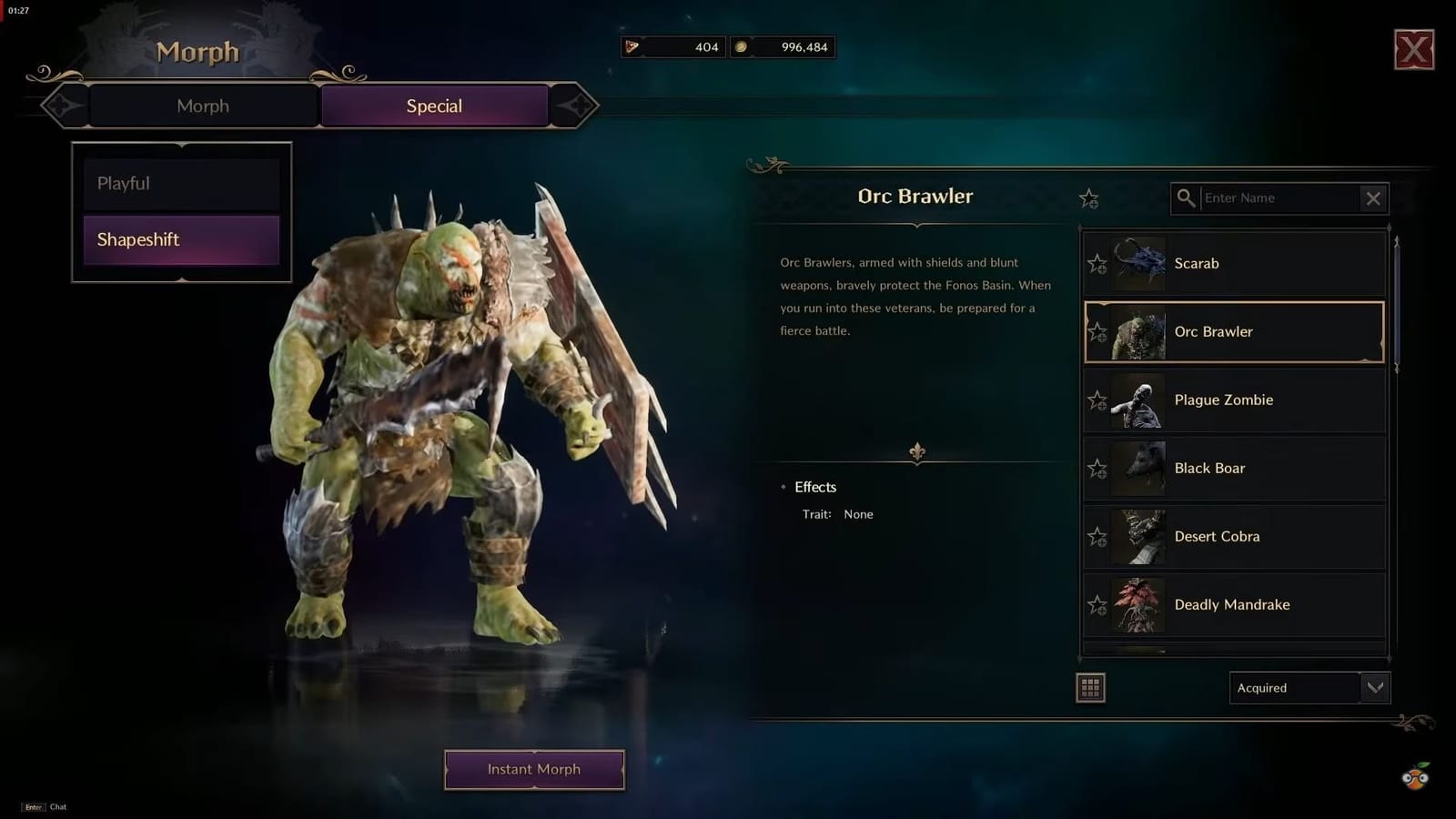Viewport: 1456px width, 819px height.
Task: Toggle the star next to Scarab
Action: pyautogui.click(x=1098, y=263)
